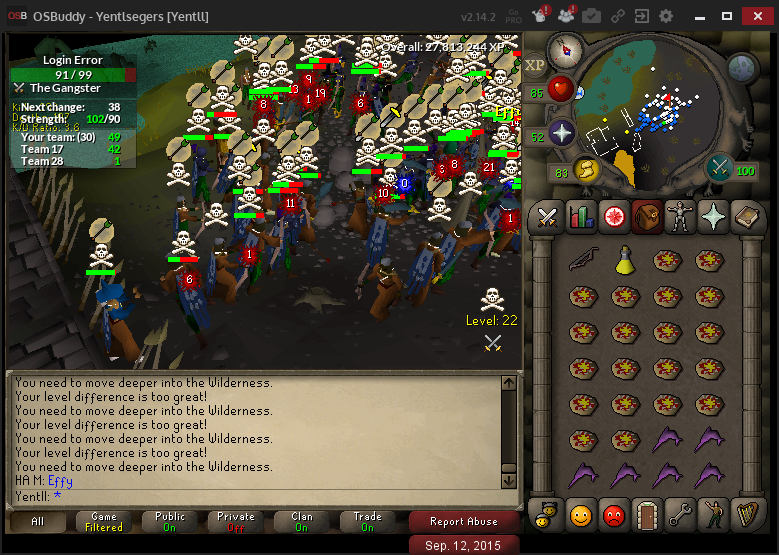Switch to the Magic spellbook tab

click(x=746, y=216)
